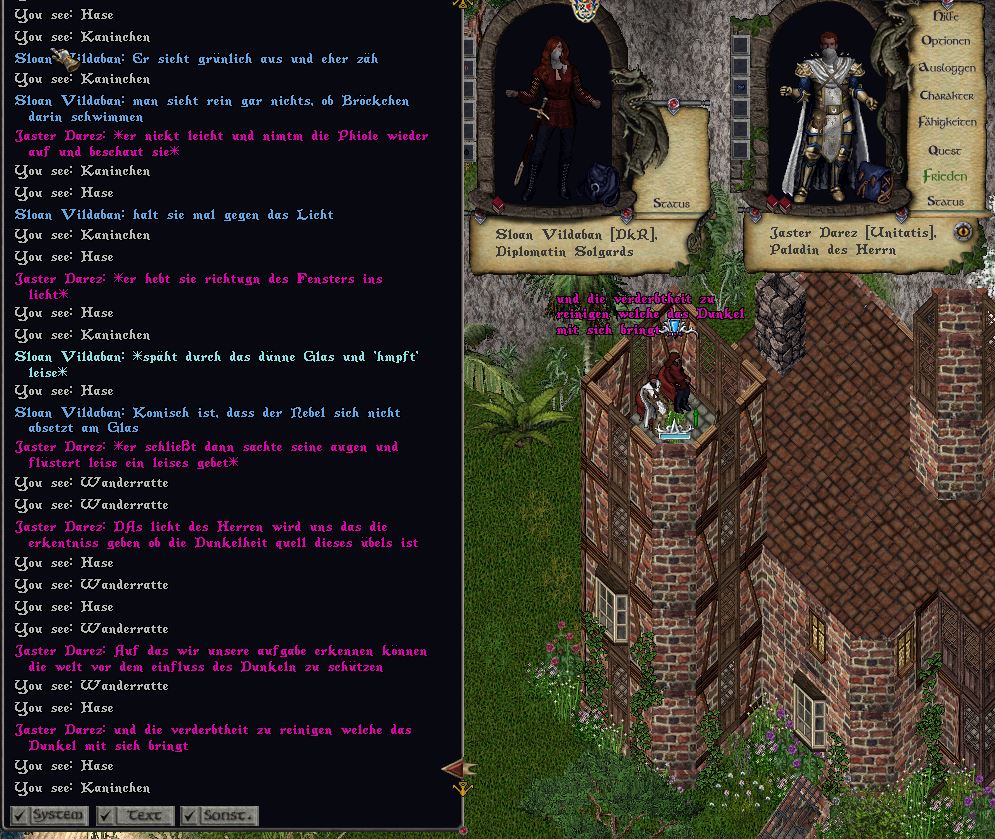995x839 pixels.
Task: Open the Hilfe menu entry
Action: (x=945, y=16)
